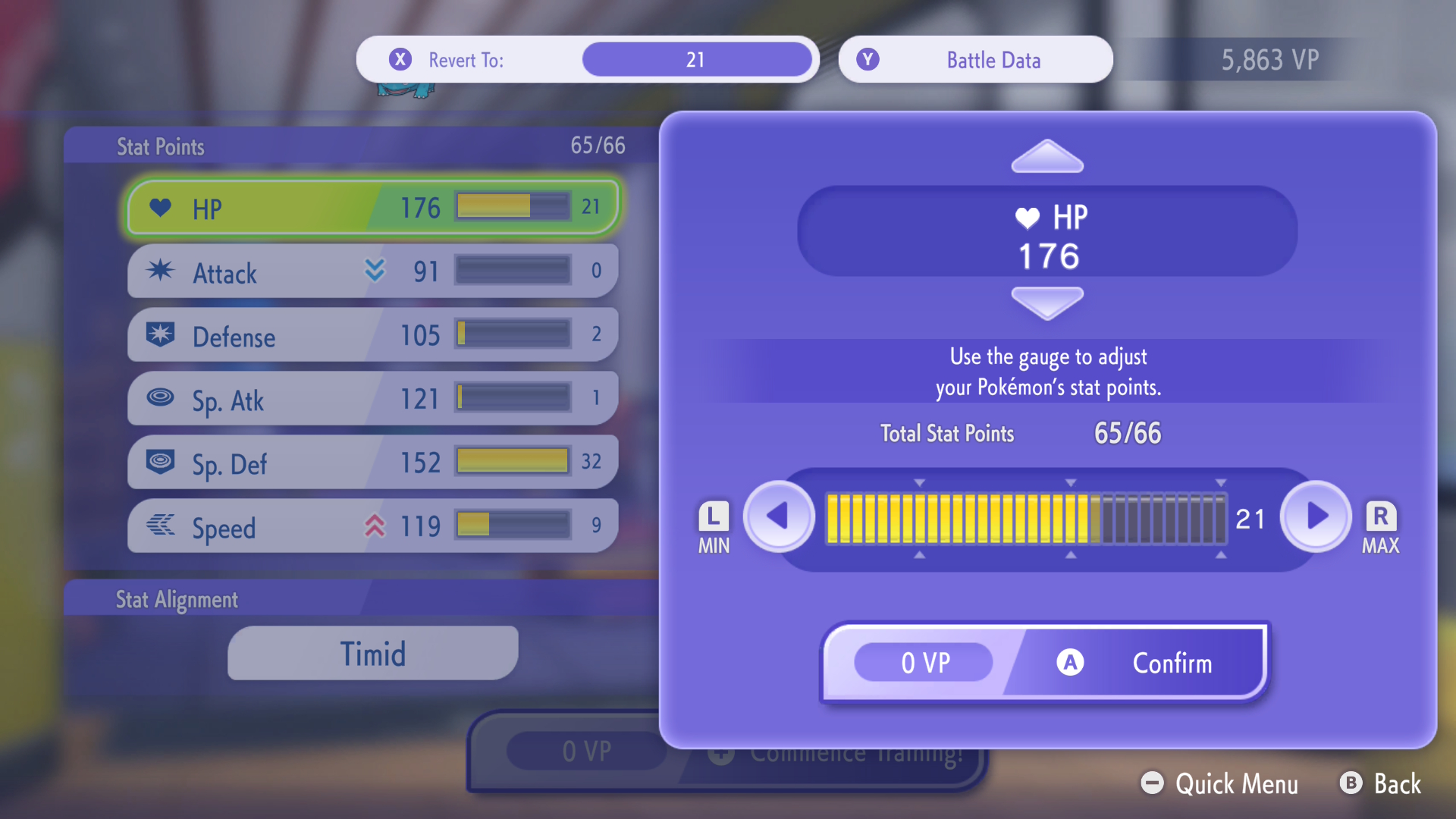Viewport: 1456px width, 819px height.
Task: Open the Stat Points panel header
Action: (160, 146)
